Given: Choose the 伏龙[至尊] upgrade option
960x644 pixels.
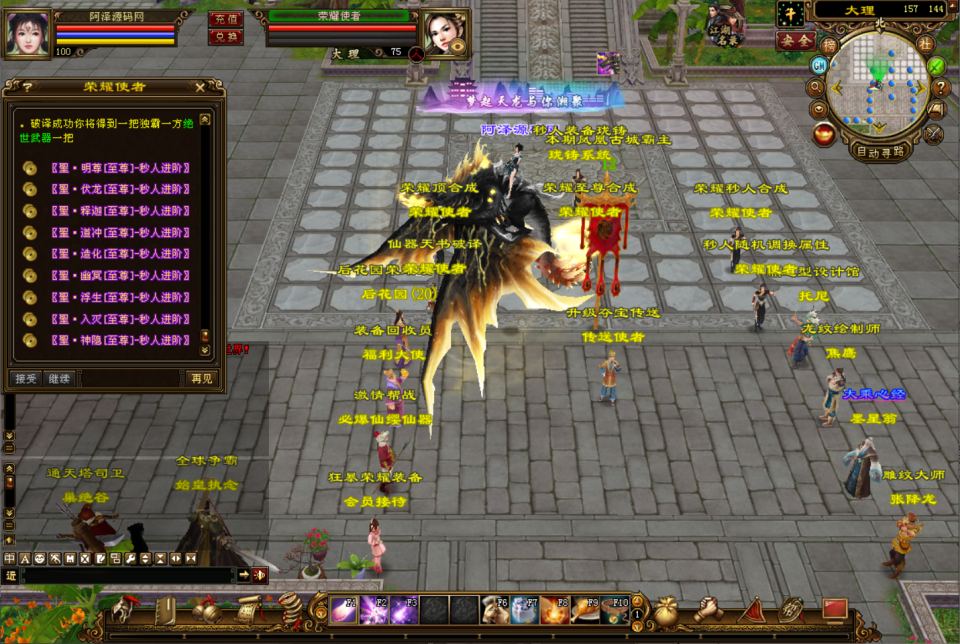Looking at the screenshot, I should 108,189.
